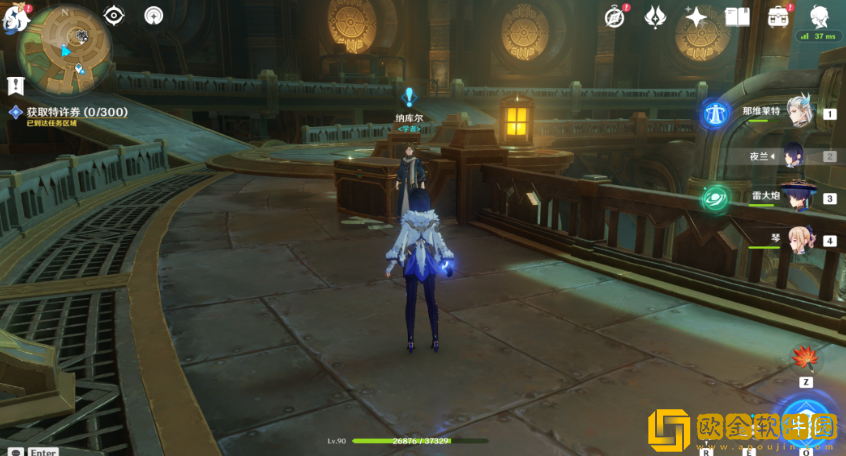Switch to party member 那维莱特

click(797, 113)
